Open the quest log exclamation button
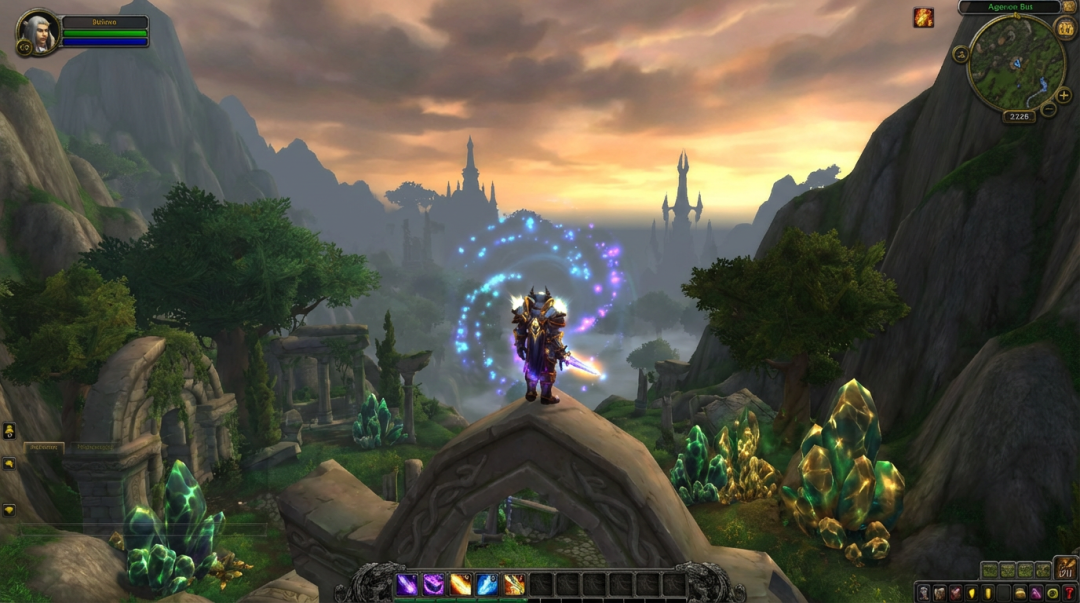 point(987,593)
